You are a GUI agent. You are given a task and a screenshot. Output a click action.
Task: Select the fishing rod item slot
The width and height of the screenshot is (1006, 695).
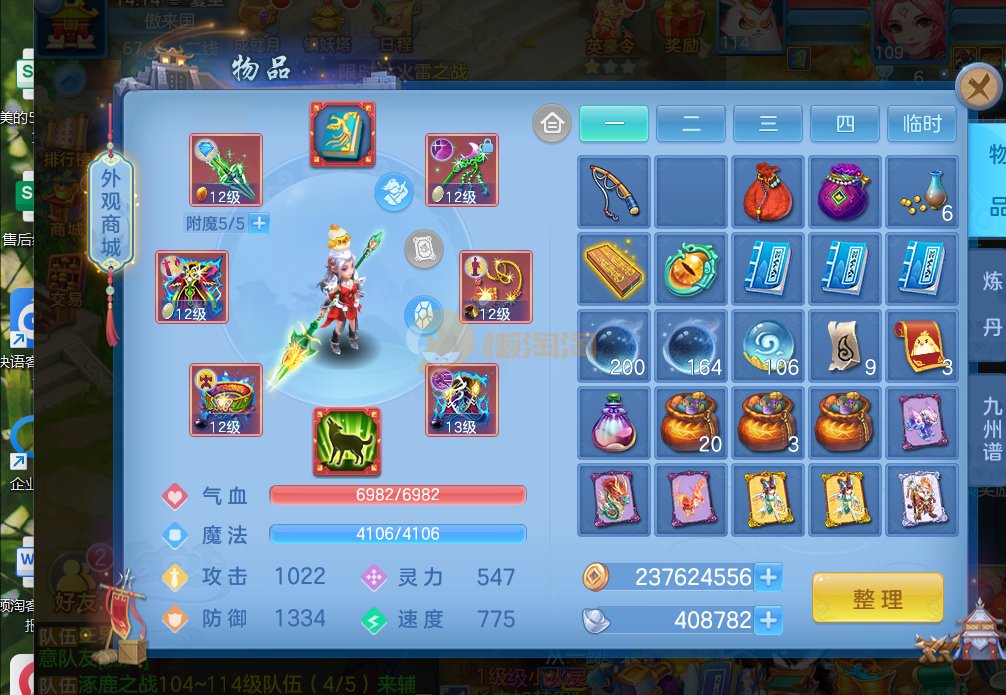click(x=614, y=192)
